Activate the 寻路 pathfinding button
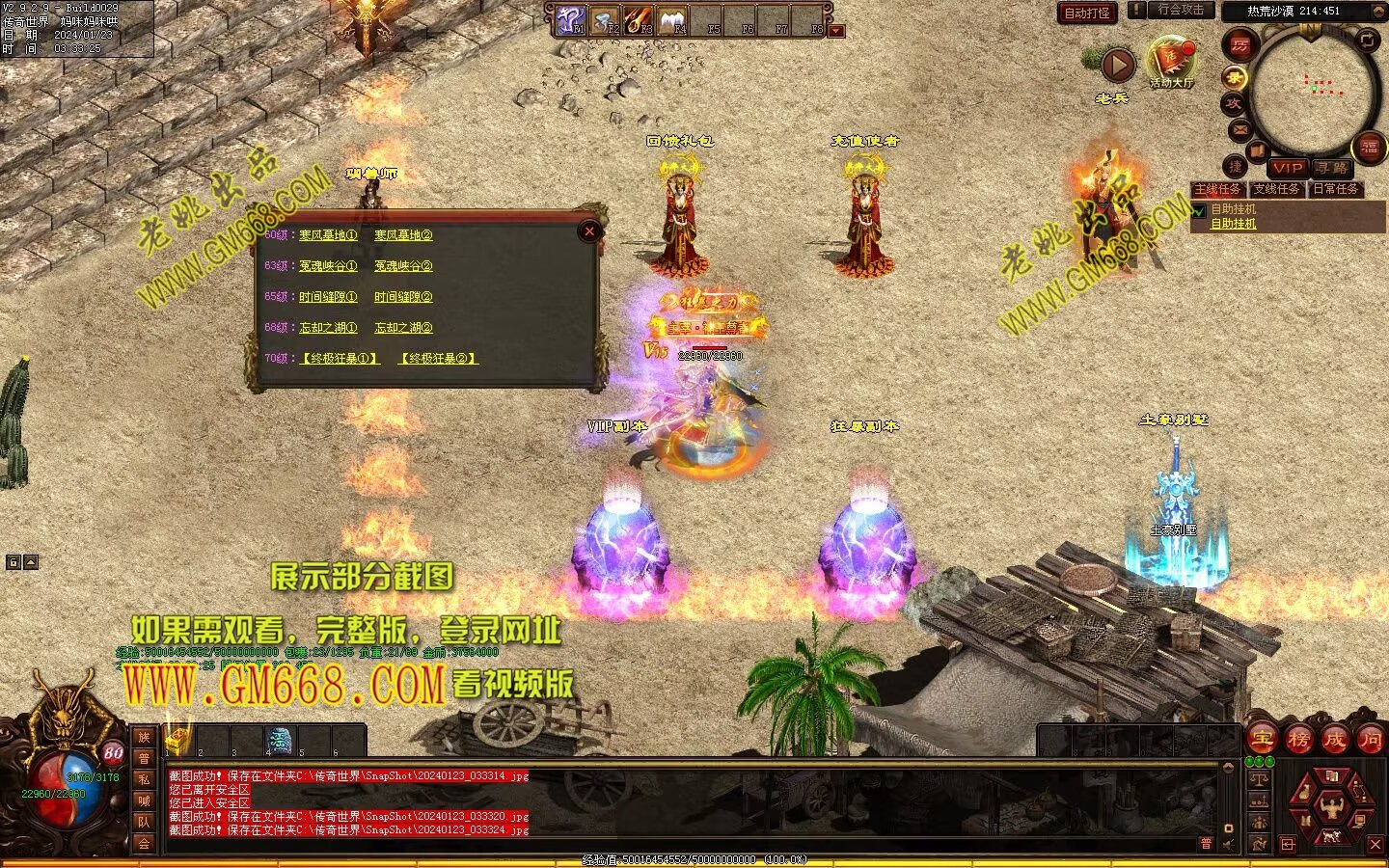Screen dimensions: 1389x868 click(x=1332, y=168)
